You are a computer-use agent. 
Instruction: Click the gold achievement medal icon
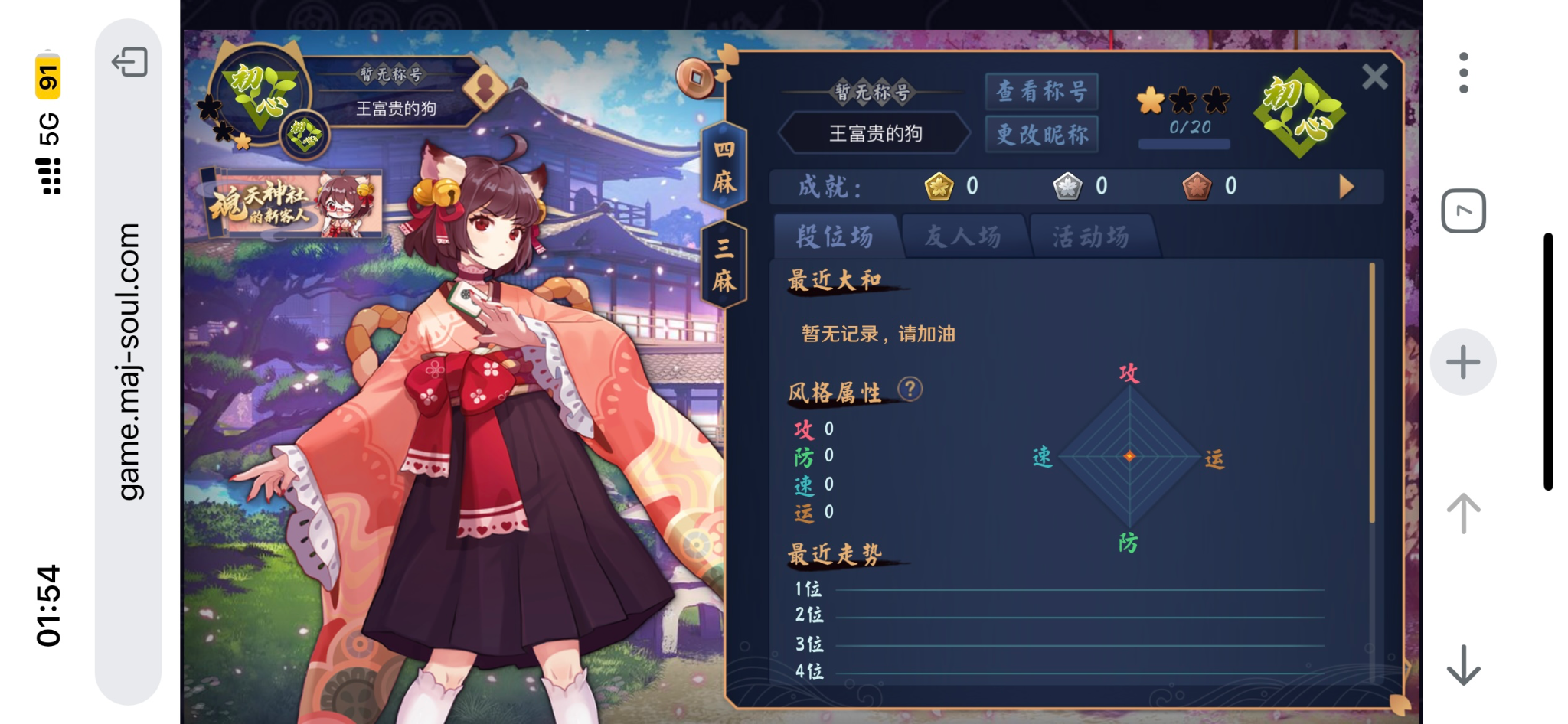tap(939, 186)
